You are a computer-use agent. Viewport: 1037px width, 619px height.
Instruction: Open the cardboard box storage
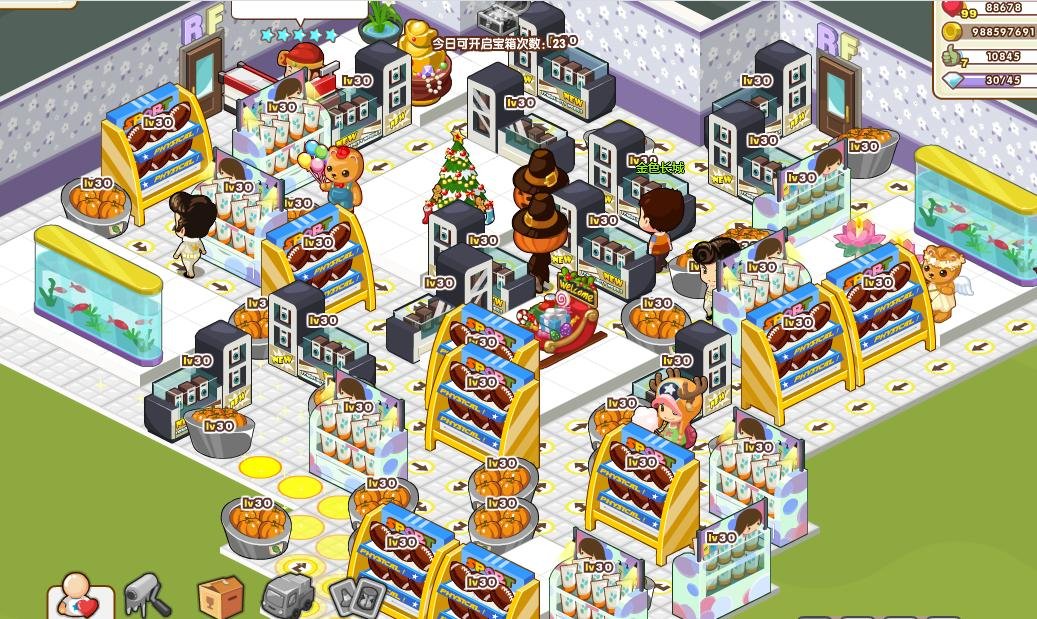[x=220, y=597]
